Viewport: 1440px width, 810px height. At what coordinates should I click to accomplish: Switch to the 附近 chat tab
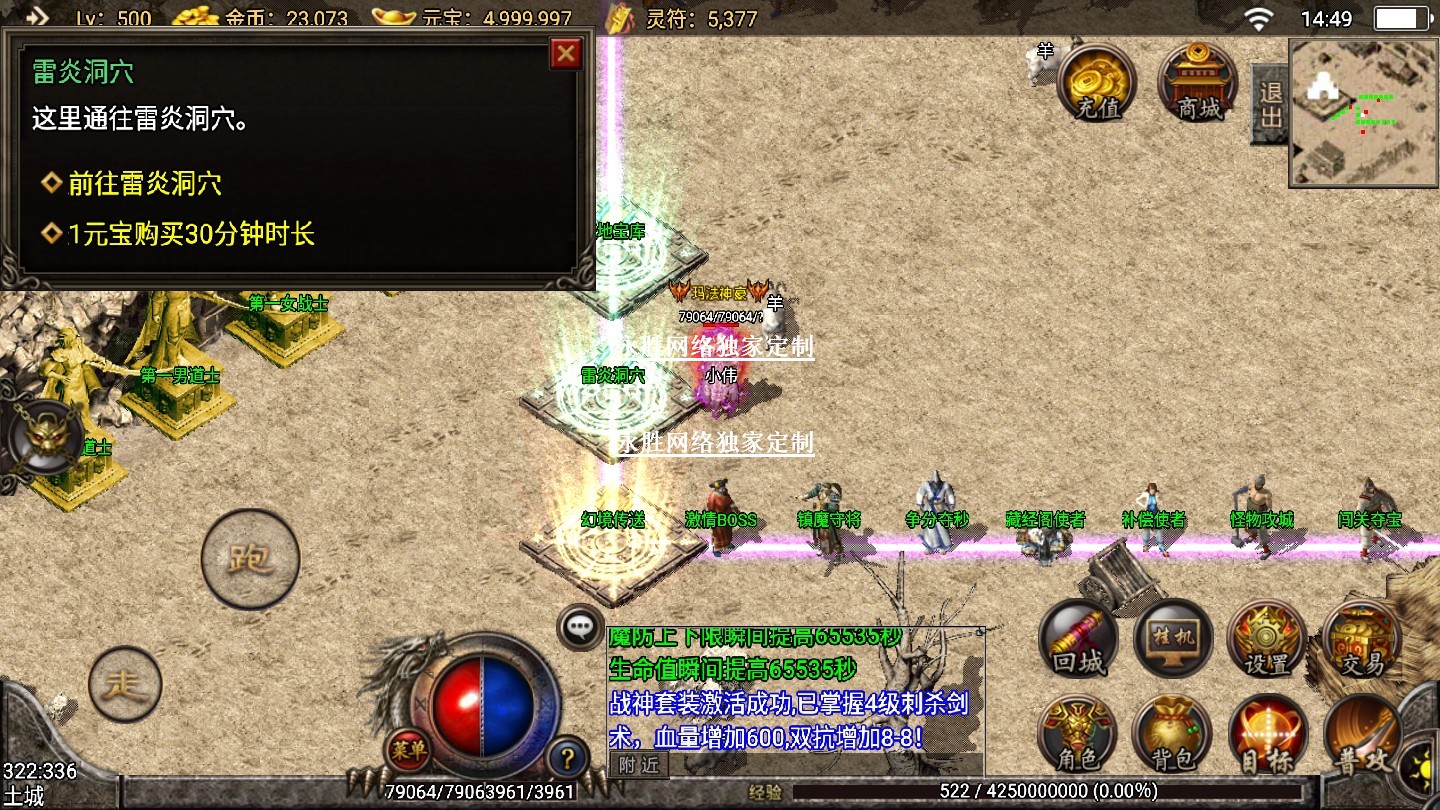(x=638, y=766)
